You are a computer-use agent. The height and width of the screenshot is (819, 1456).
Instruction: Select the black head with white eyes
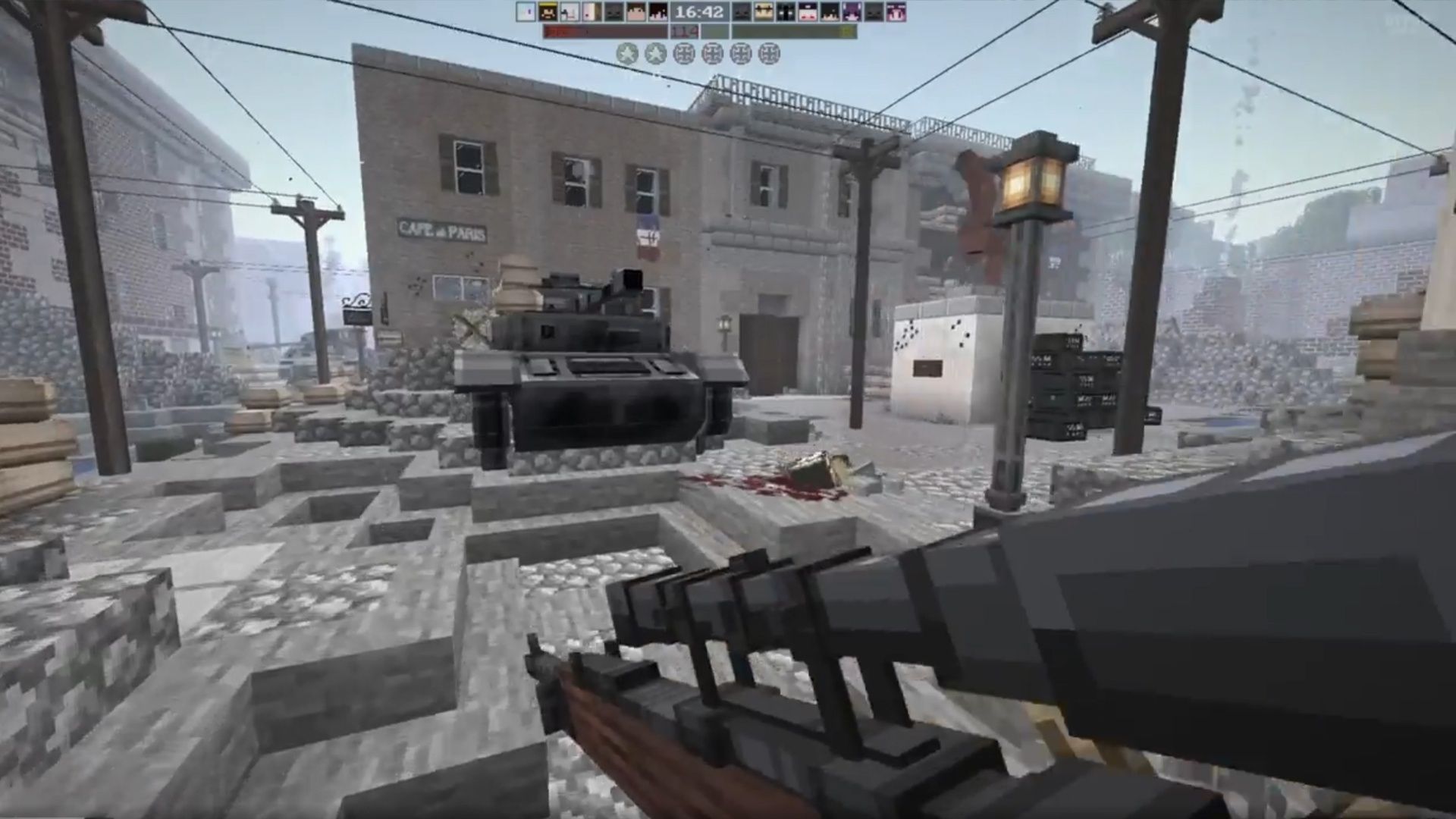click(786, 11)
